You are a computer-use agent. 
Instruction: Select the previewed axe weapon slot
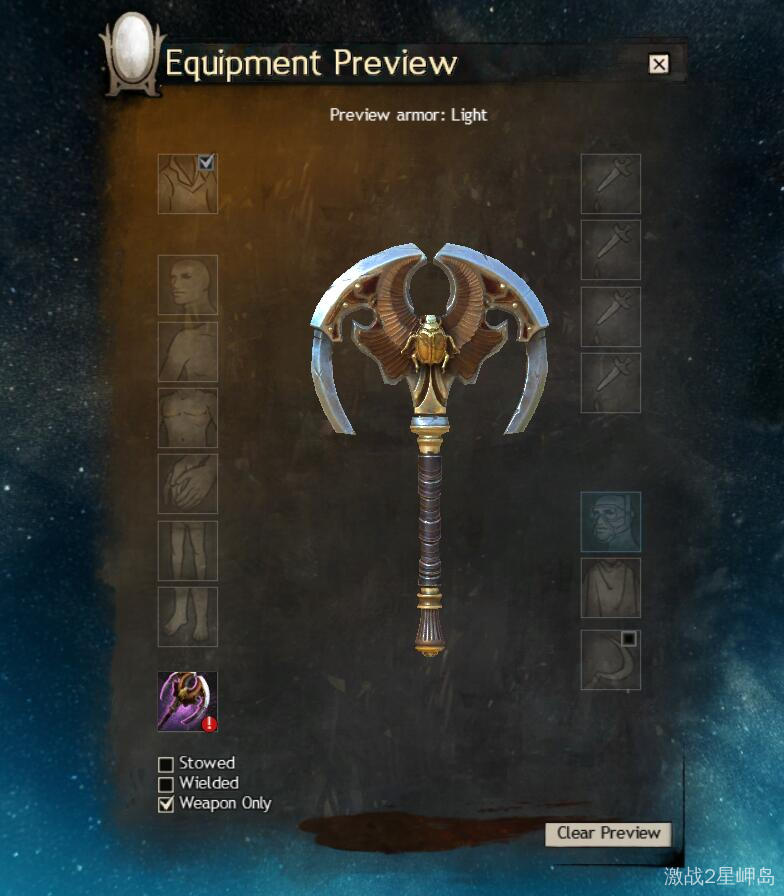pyautogui.click(x=187, y=701)
